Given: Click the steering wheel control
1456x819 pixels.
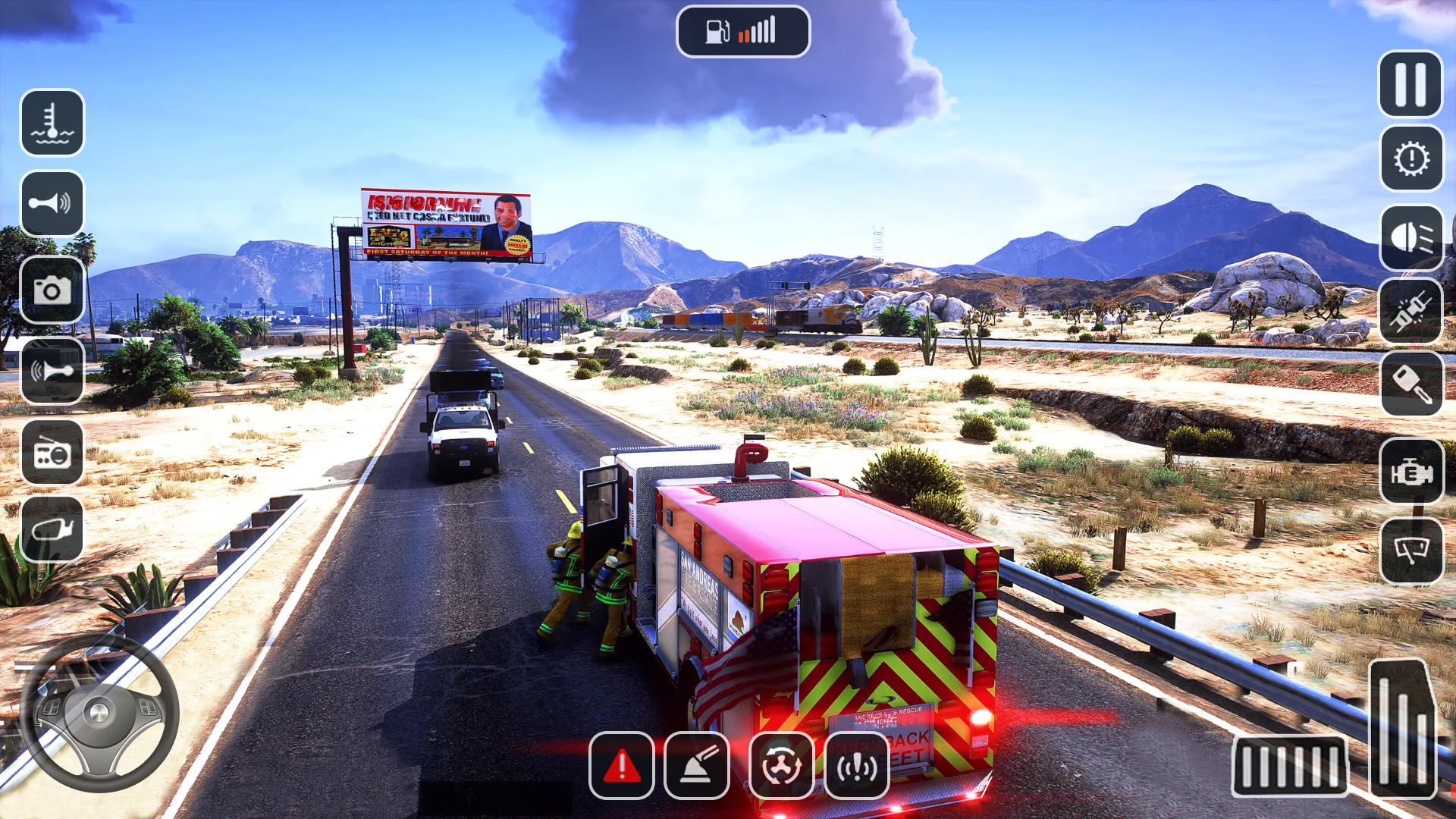Looking at the screenshot, I should [99, 712].
